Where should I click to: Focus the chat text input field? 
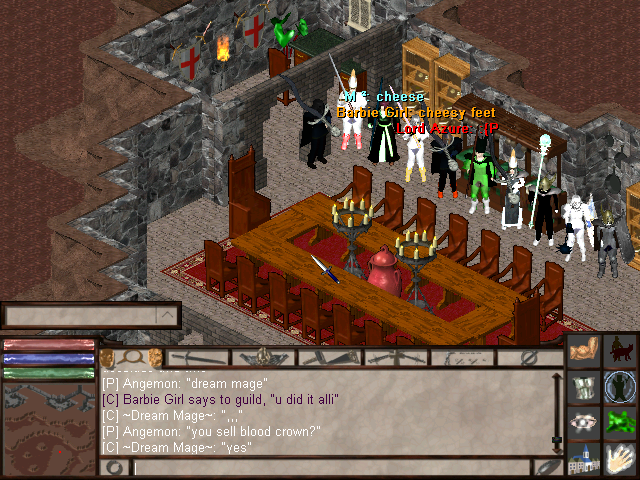coord(330,467)
